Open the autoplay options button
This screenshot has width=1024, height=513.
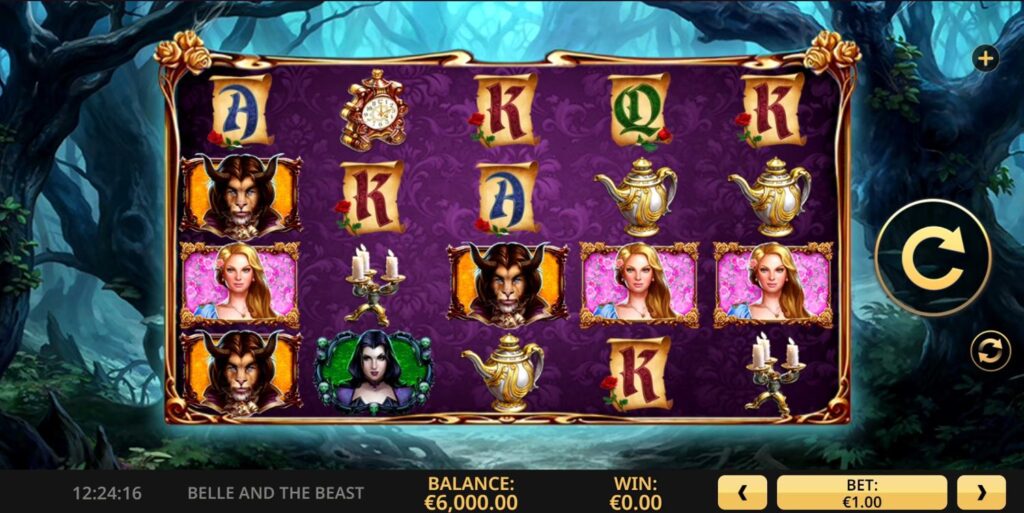point(990,352)
